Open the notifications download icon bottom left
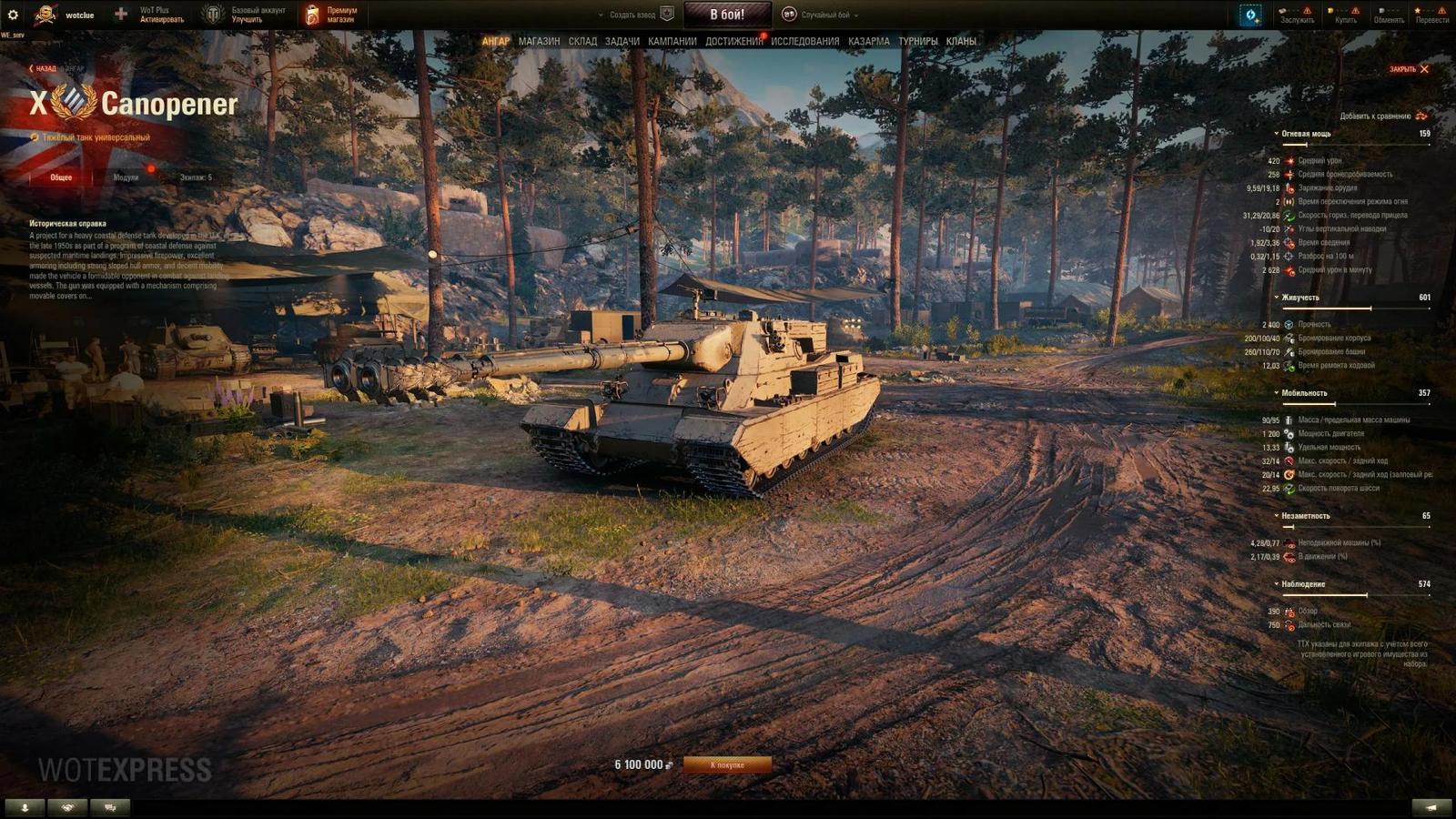 coord(25,806)
